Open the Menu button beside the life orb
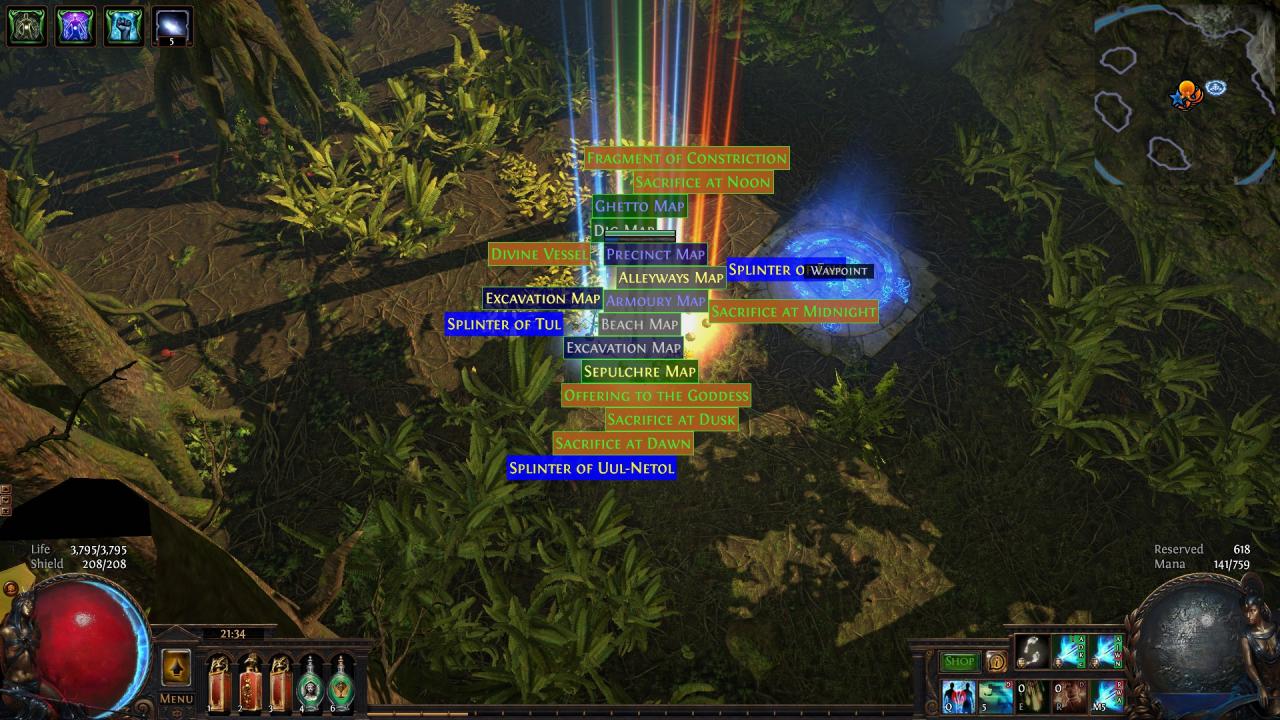This screenshot has width=1280, height=720. click(x=176, y=699)
